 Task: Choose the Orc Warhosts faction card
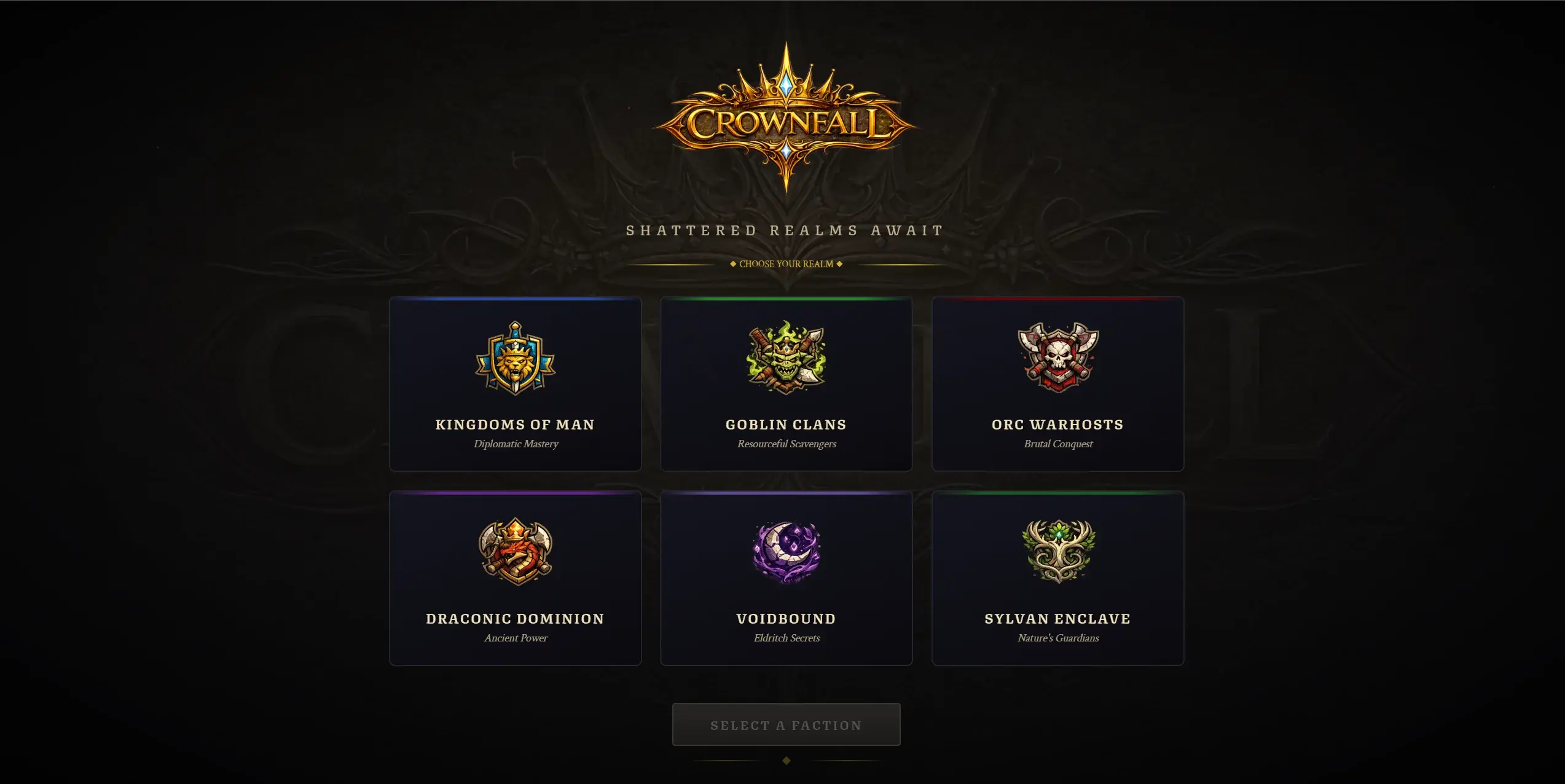pyautogui.click(x=1058, y=385)
